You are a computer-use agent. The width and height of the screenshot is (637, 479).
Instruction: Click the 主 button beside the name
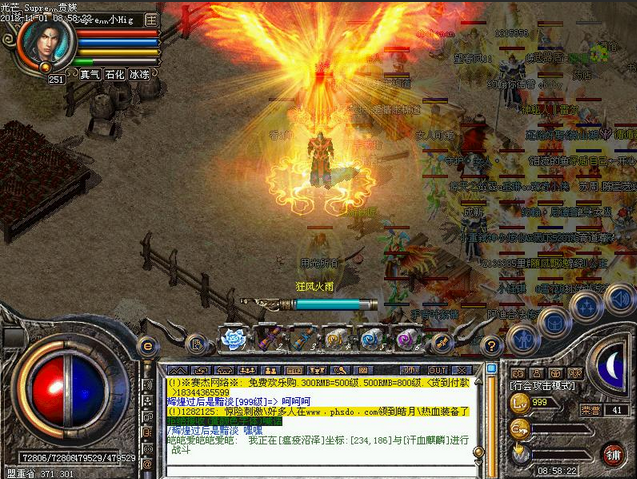pyautogui.click(x=151, y=19)
